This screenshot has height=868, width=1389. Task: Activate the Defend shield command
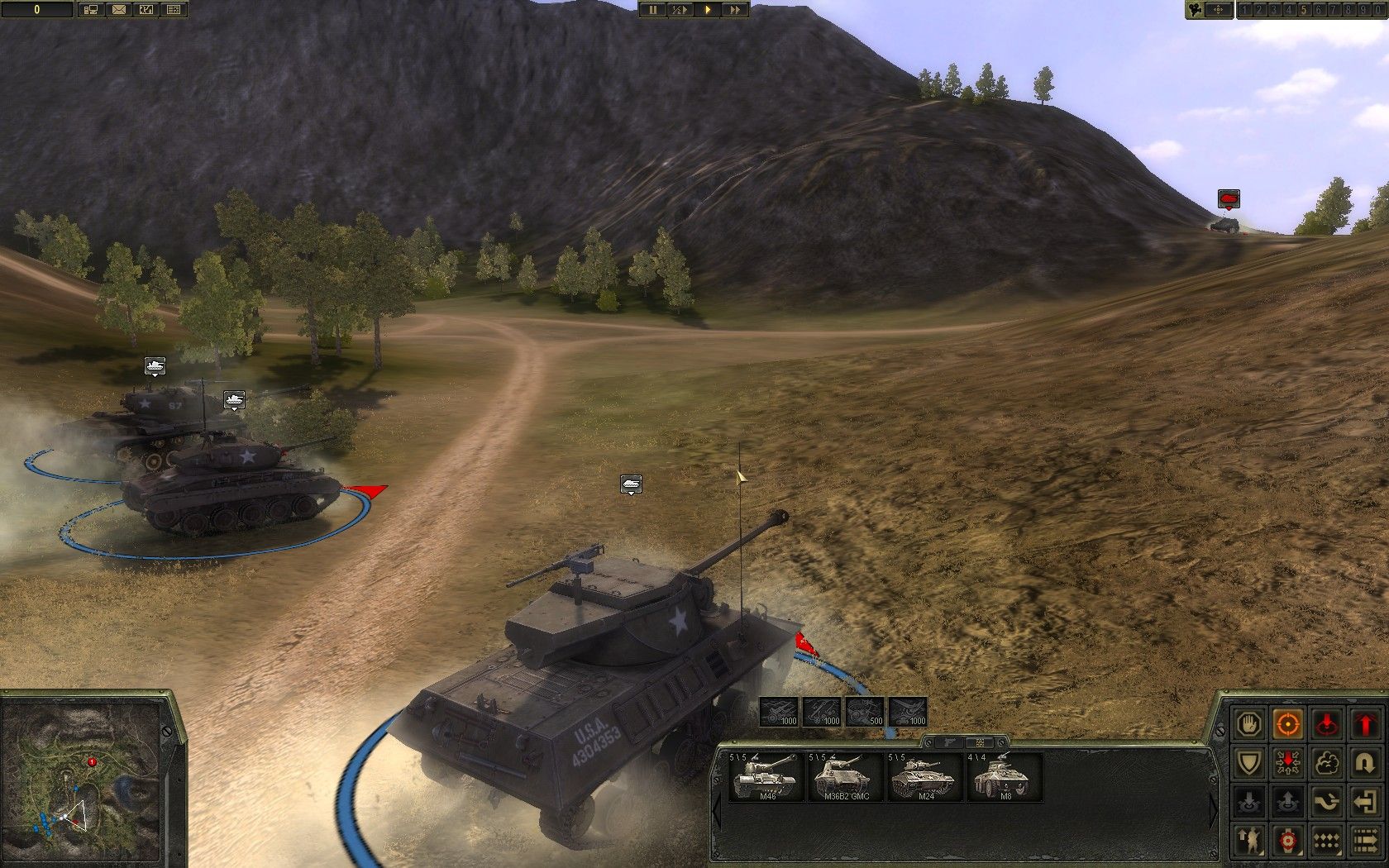point(1249,762)
